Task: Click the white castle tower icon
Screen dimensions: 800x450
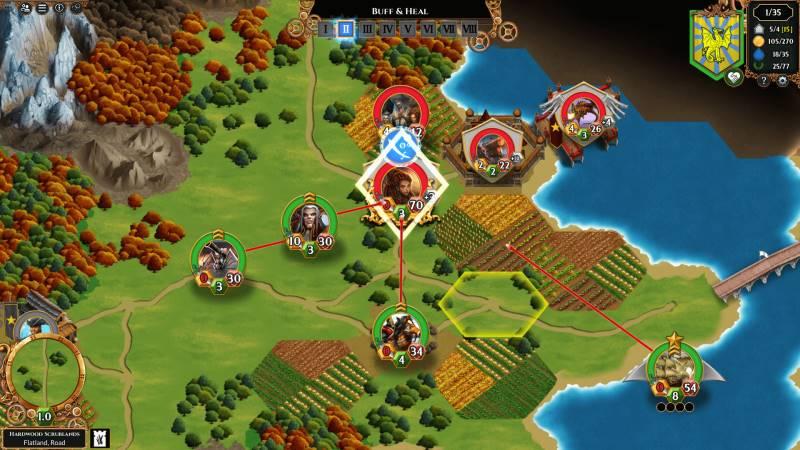Action: [99, 437]
